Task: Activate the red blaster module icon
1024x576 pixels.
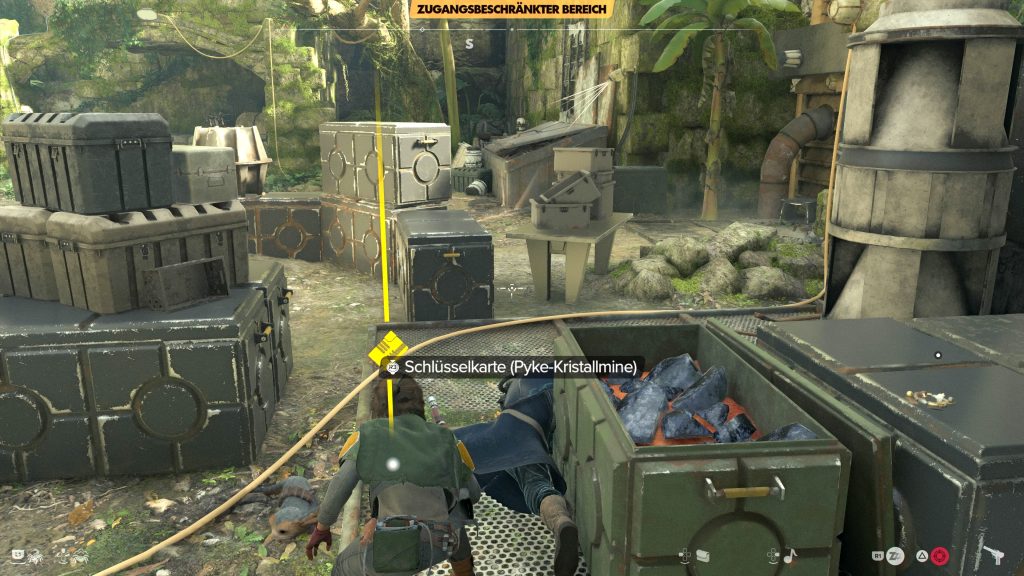Action: (x=939, y=556)
